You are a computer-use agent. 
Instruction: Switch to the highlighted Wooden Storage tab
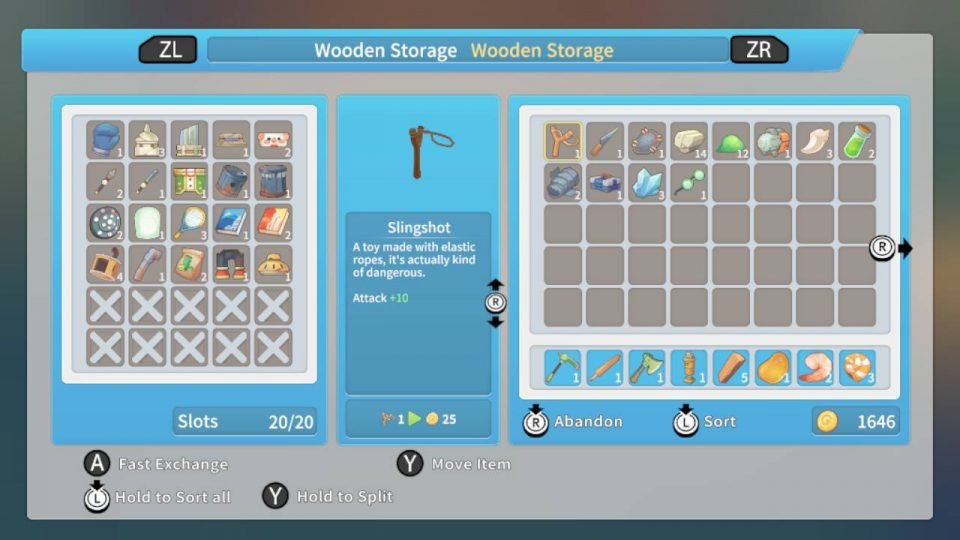point(542,50)
